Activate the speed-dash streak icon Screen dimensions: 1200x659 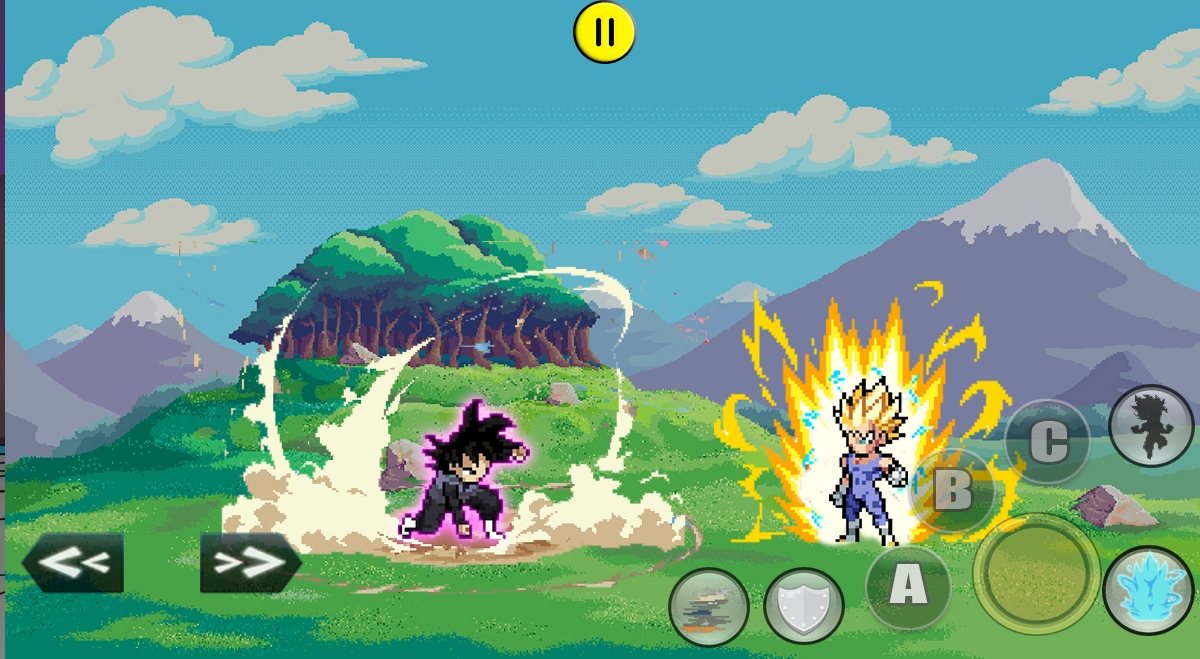tap(709, 607)
